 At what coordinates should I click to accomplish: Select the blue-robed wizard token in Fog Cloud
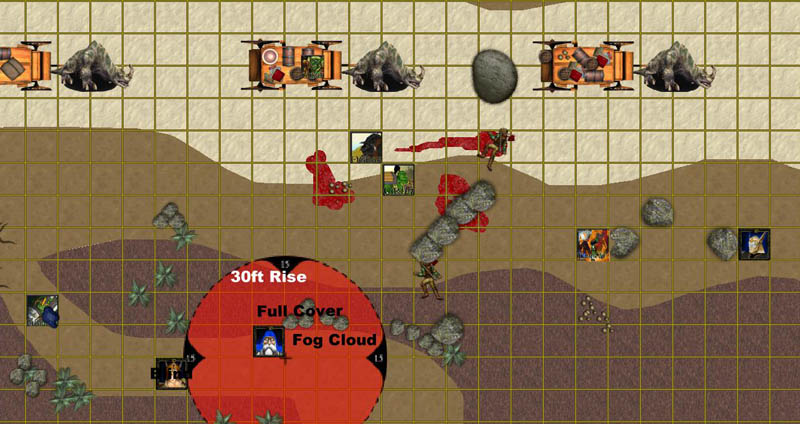(268, 342)
